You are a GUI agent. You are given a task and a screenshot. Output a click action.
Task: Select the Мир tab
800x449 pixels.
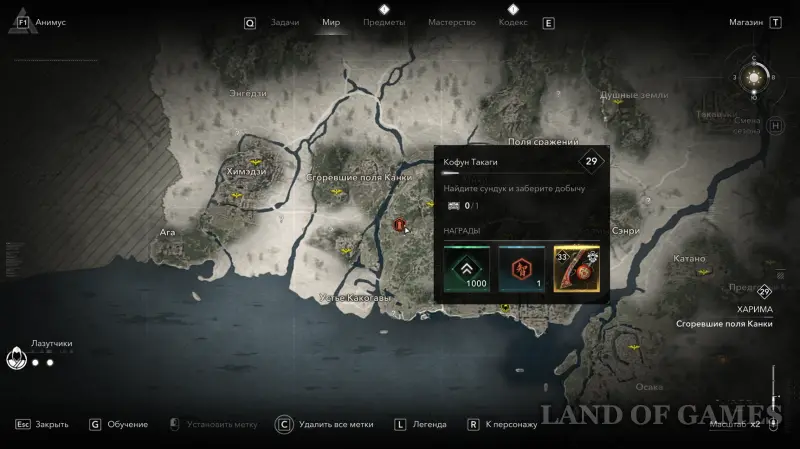tap(331, 21)
